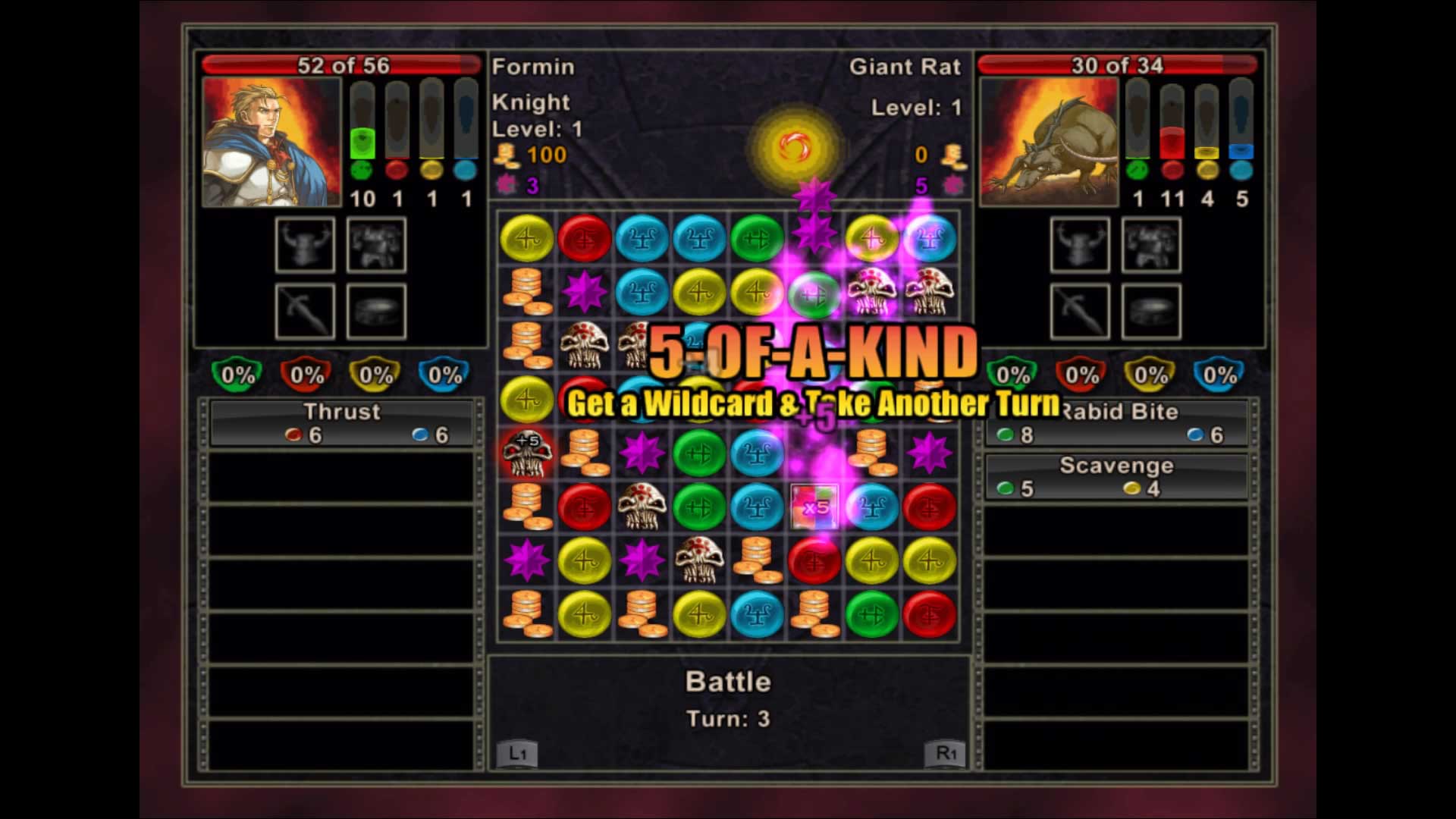The height and width of the screenshot is (819, 1456).
Task: Select a green experience gem on the board
Action: pyautogui.click(x=699, y=451)
